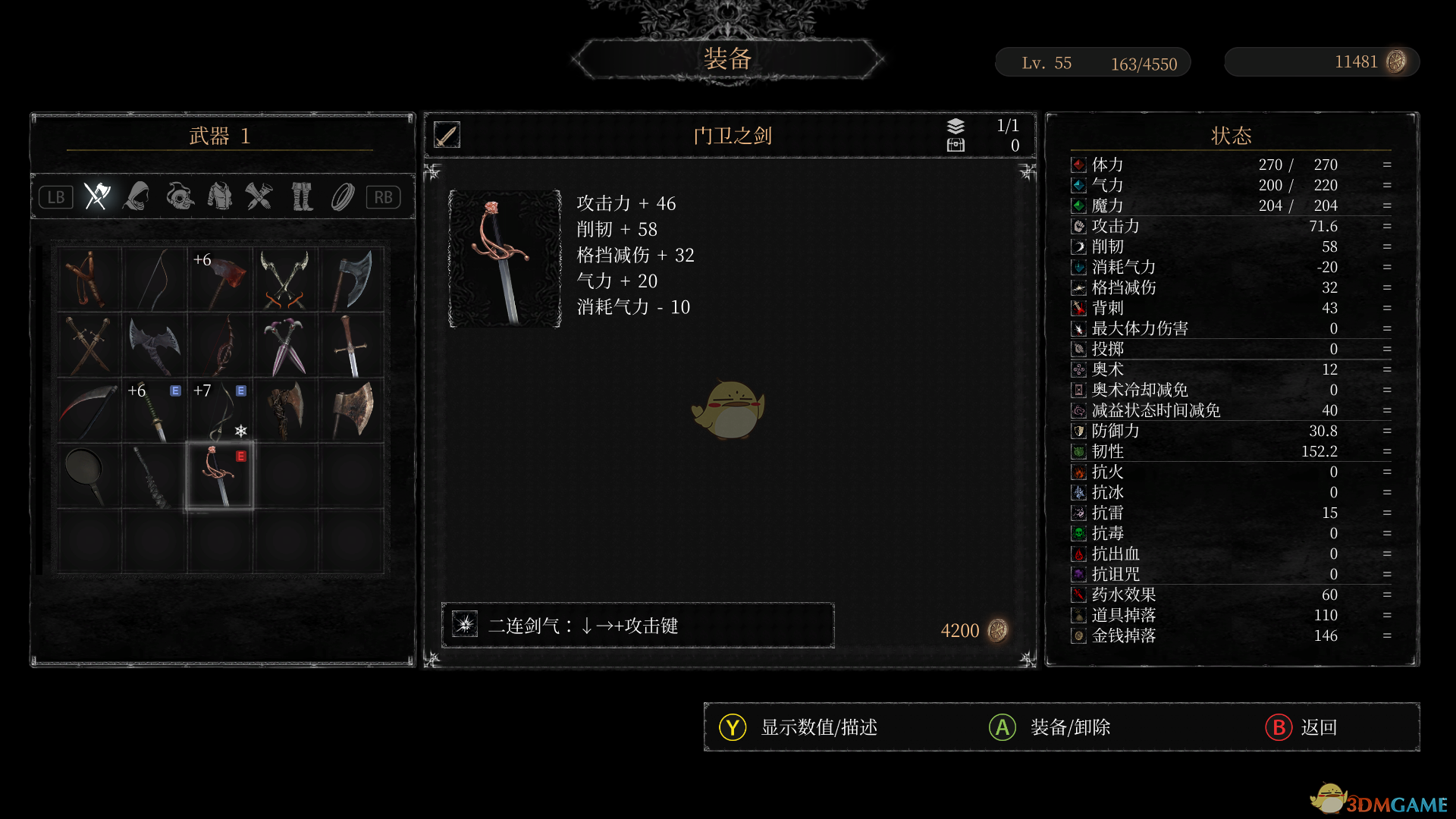Click the stack count icon showing 1/1
The image size is (1456, 819).
point(955,127)
